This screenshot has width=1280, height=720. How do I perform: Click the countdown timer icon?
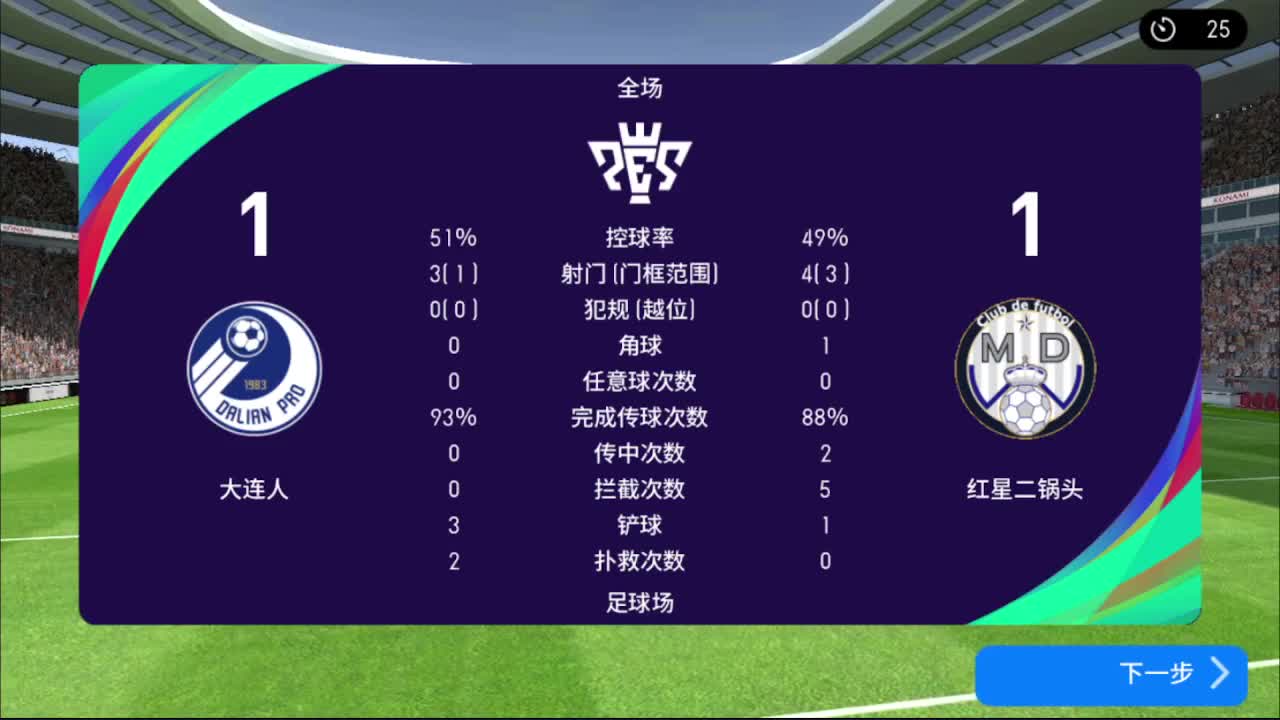[1162, 30]
